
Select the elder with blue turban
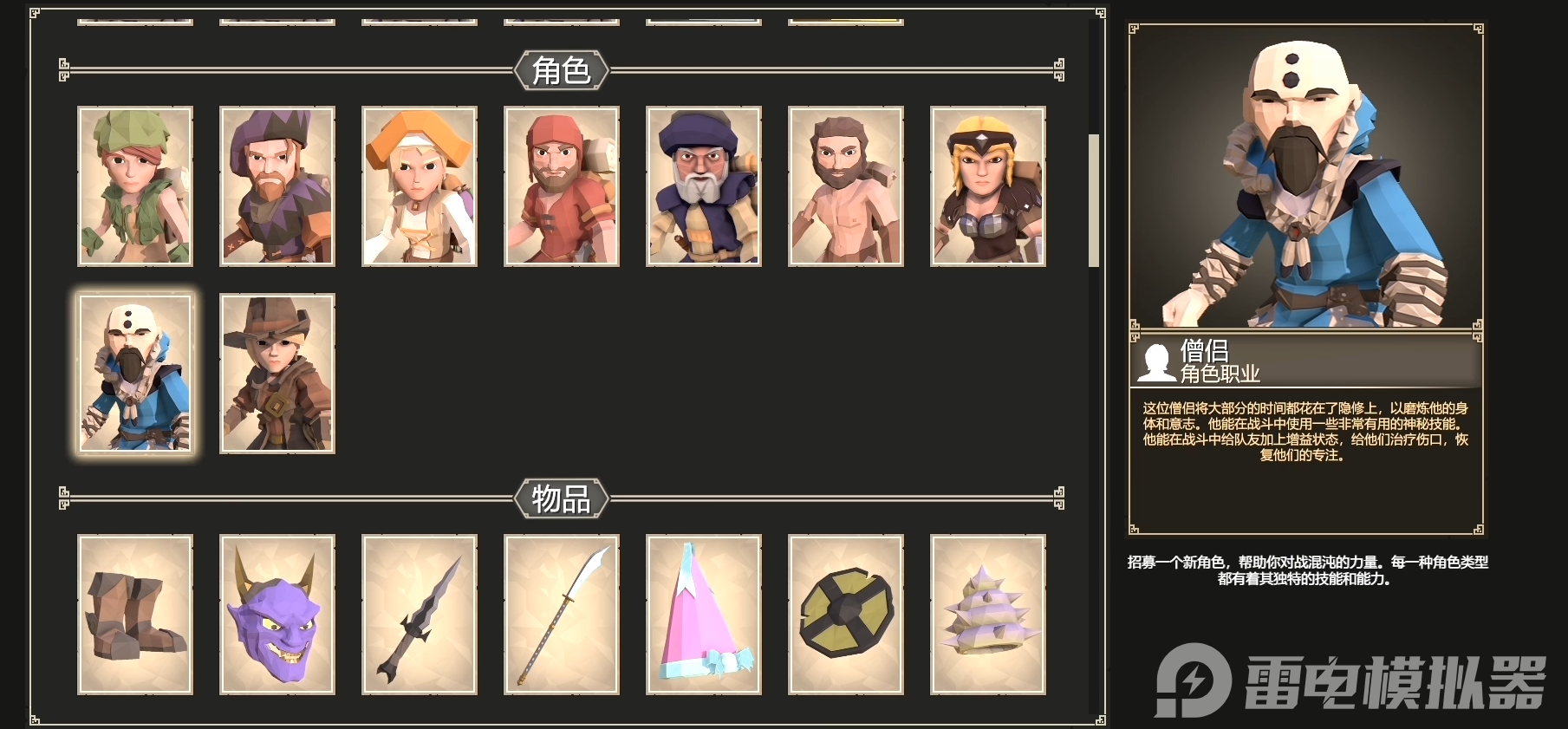tap(703, 186)
